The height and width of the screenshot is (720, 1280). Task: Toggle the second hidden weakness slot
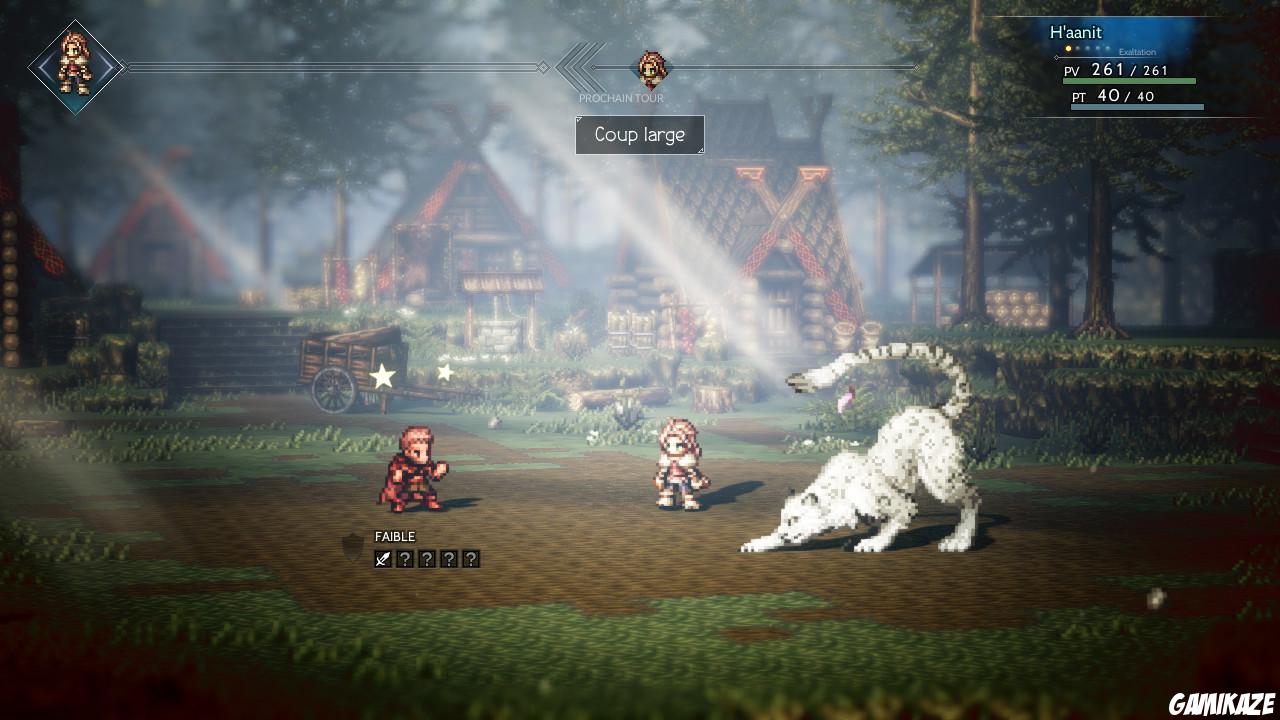pos(428,558)
